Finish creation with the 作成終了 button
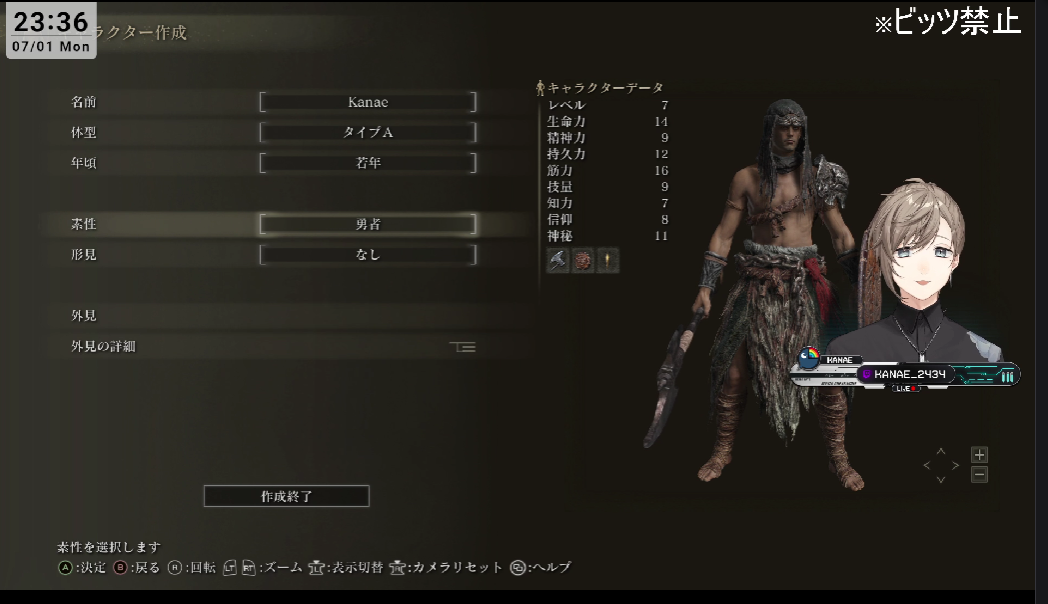Image resolution: width=1048 pixels, height=604 pixels. 286,496
